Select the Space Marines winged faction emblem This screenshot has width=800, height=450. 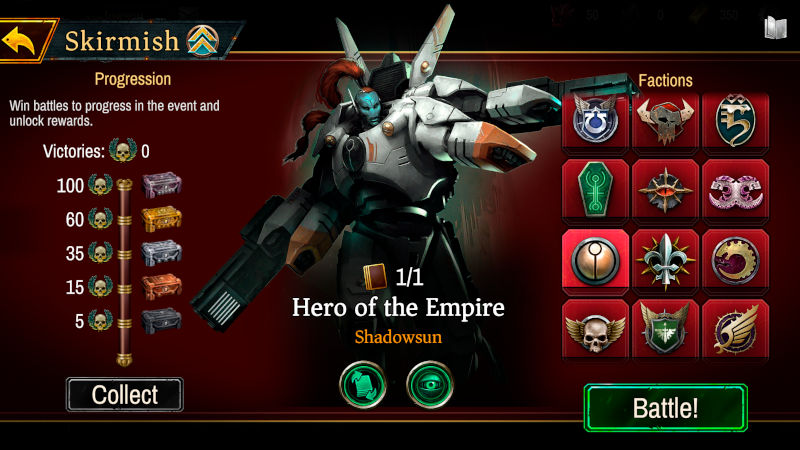point(595,122)
